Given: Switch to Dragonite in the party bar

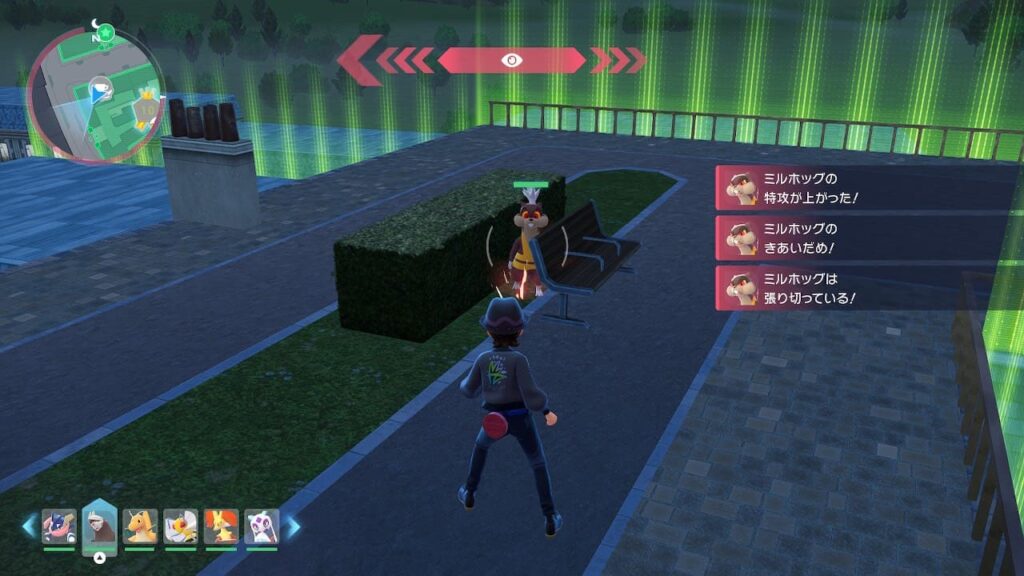Looking at the screenshot, I should 141,526.
